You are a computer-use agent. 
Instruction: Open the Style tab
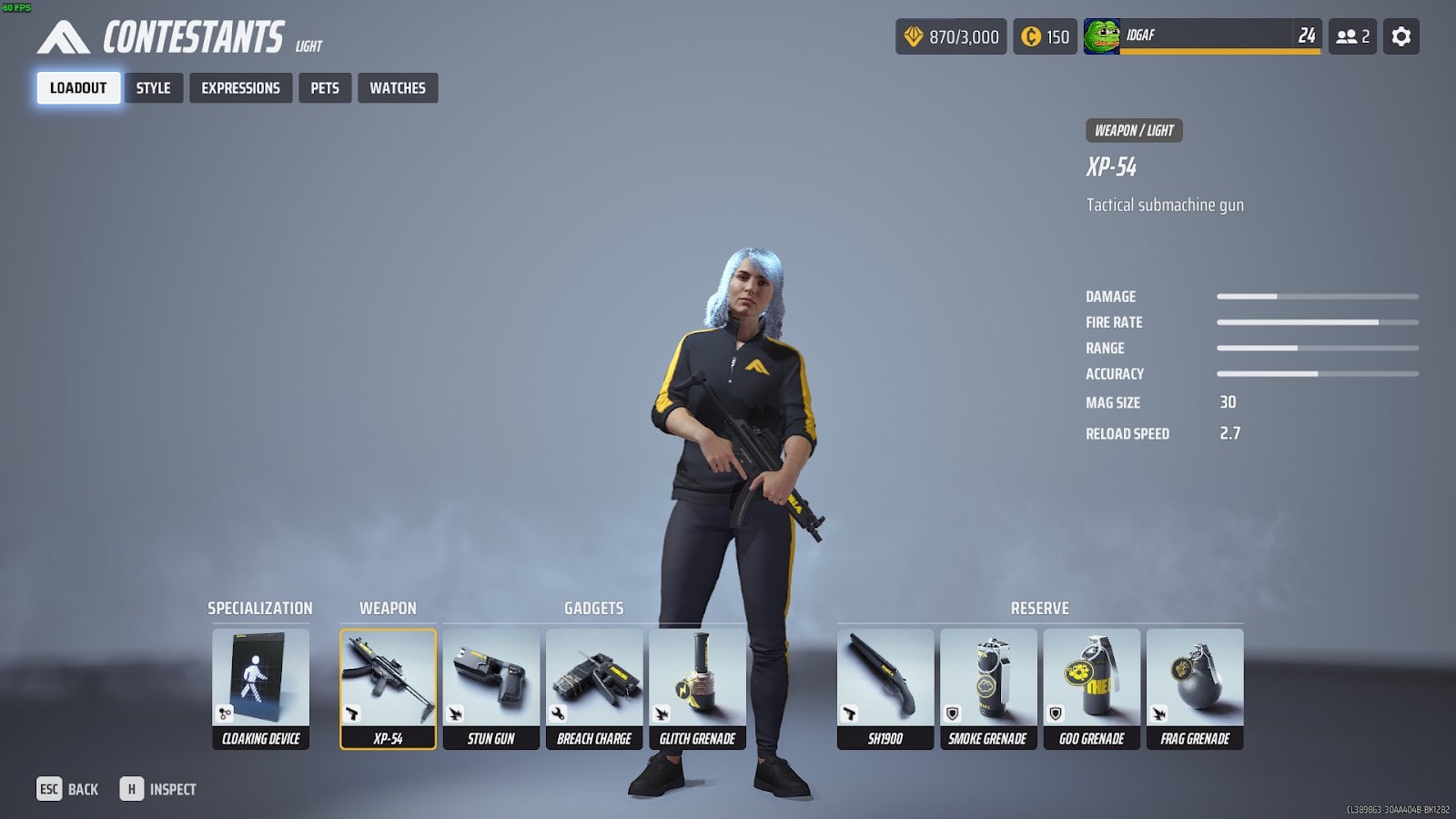click(153, 88)
